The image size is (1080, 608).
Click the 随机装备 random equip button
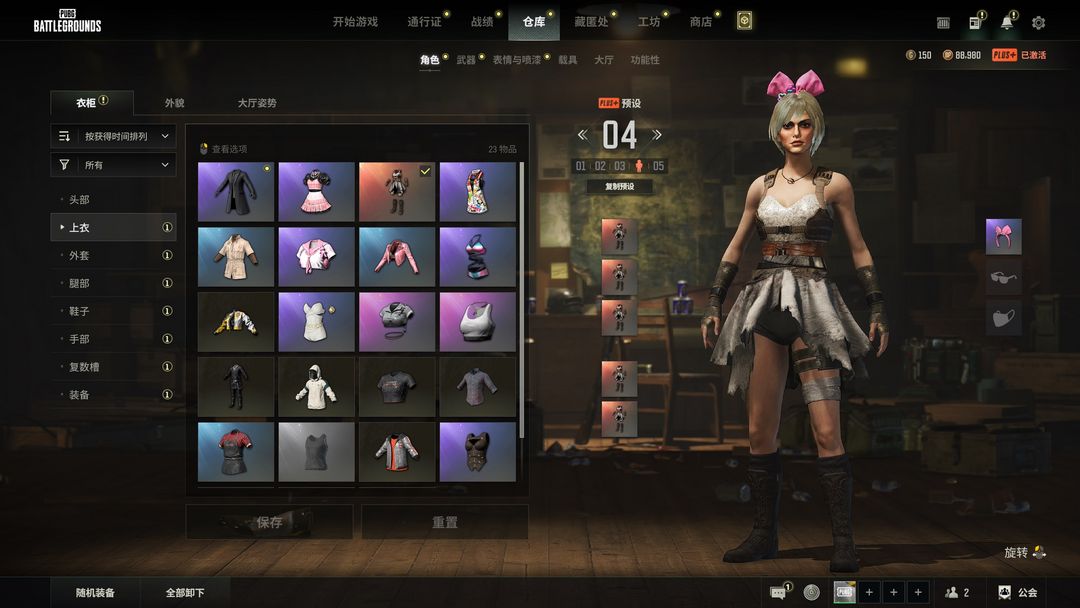pos(95,593)
